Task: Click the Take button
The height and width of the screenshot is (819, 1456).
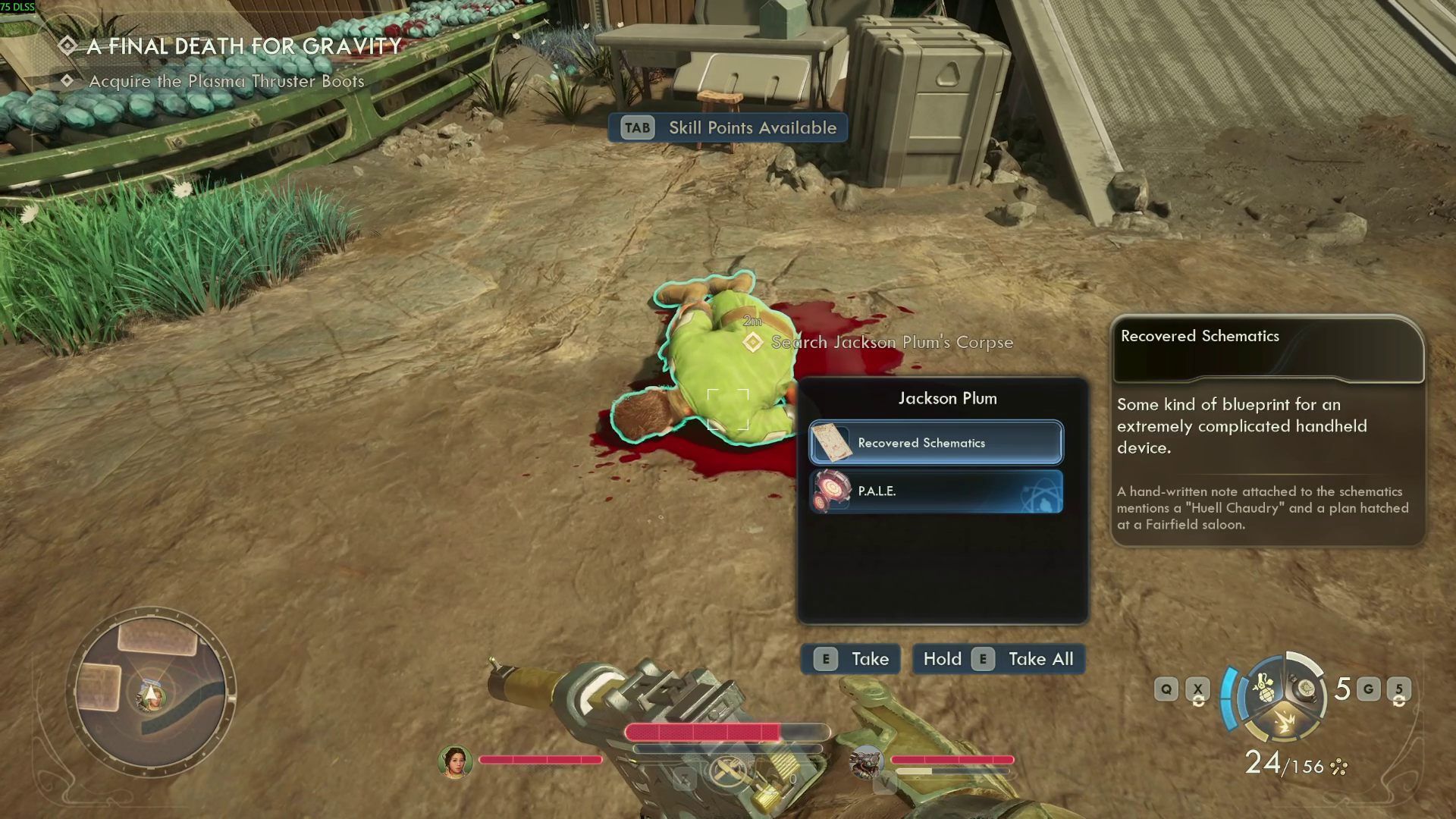Action: tap(851, 659)
